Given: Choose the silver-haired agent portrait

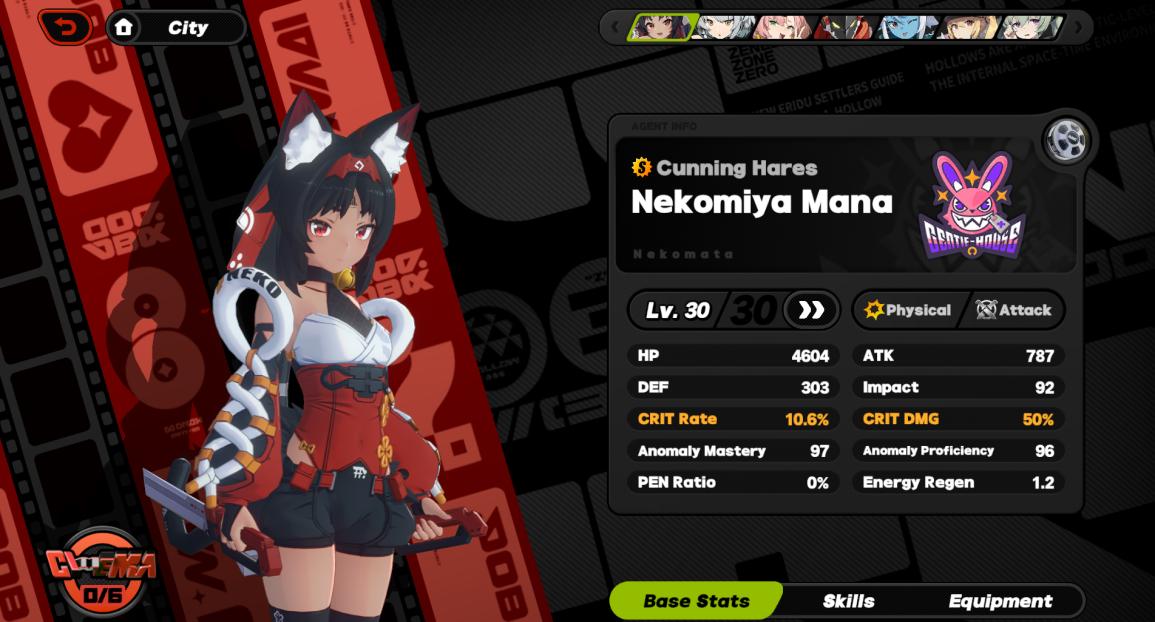Looking at the screenshot, I should [x=722, y=27].
